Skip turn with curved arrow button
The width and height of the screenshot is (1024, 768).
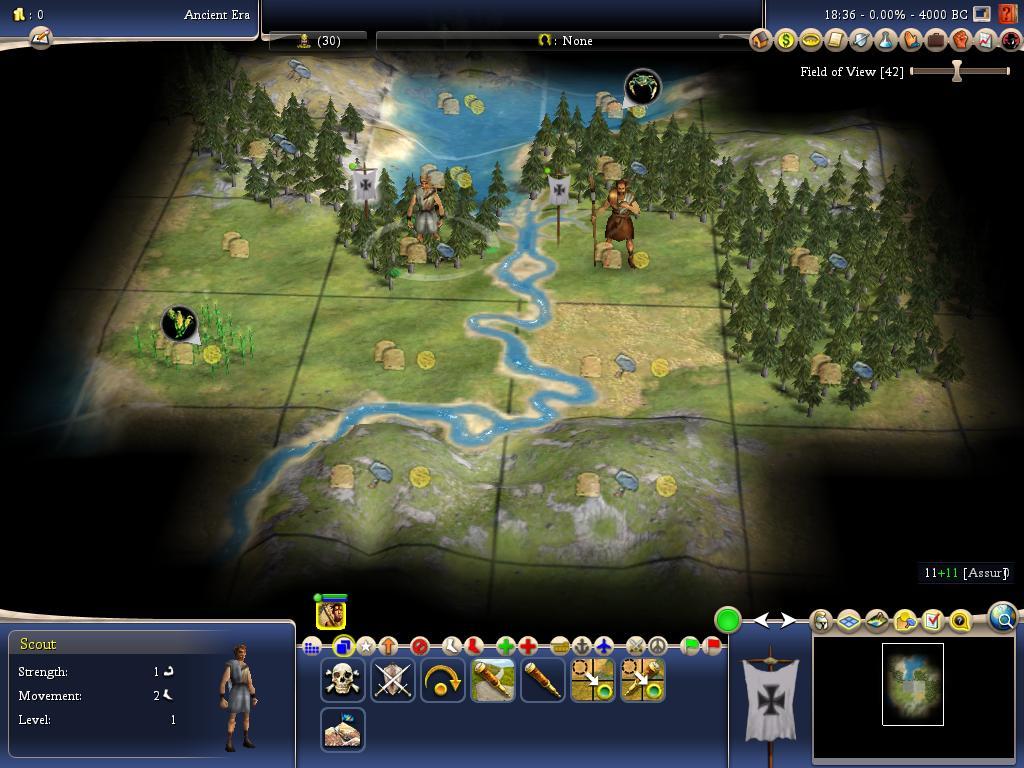[443, 680]
